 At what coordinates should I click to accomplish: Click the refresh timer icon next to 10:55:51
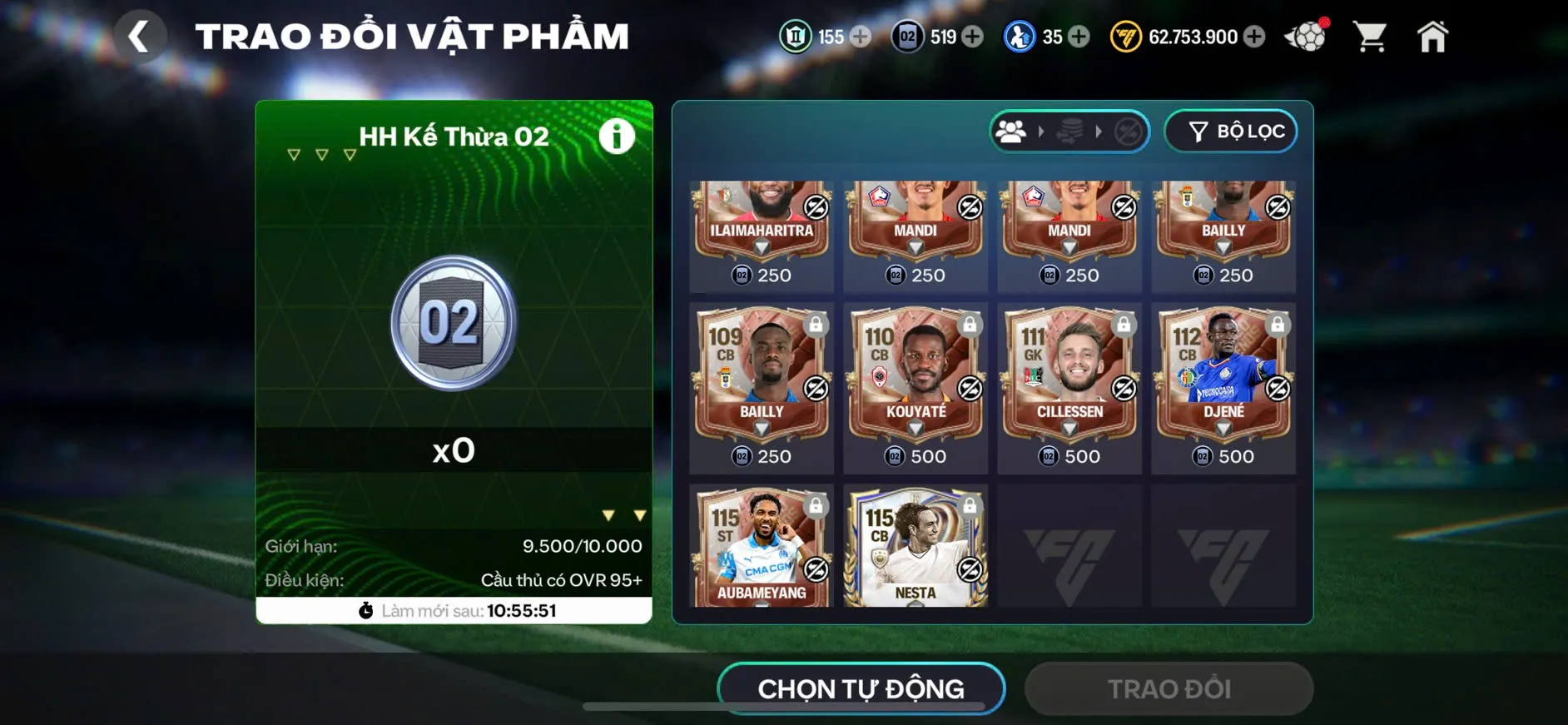(x=365, y=610)
